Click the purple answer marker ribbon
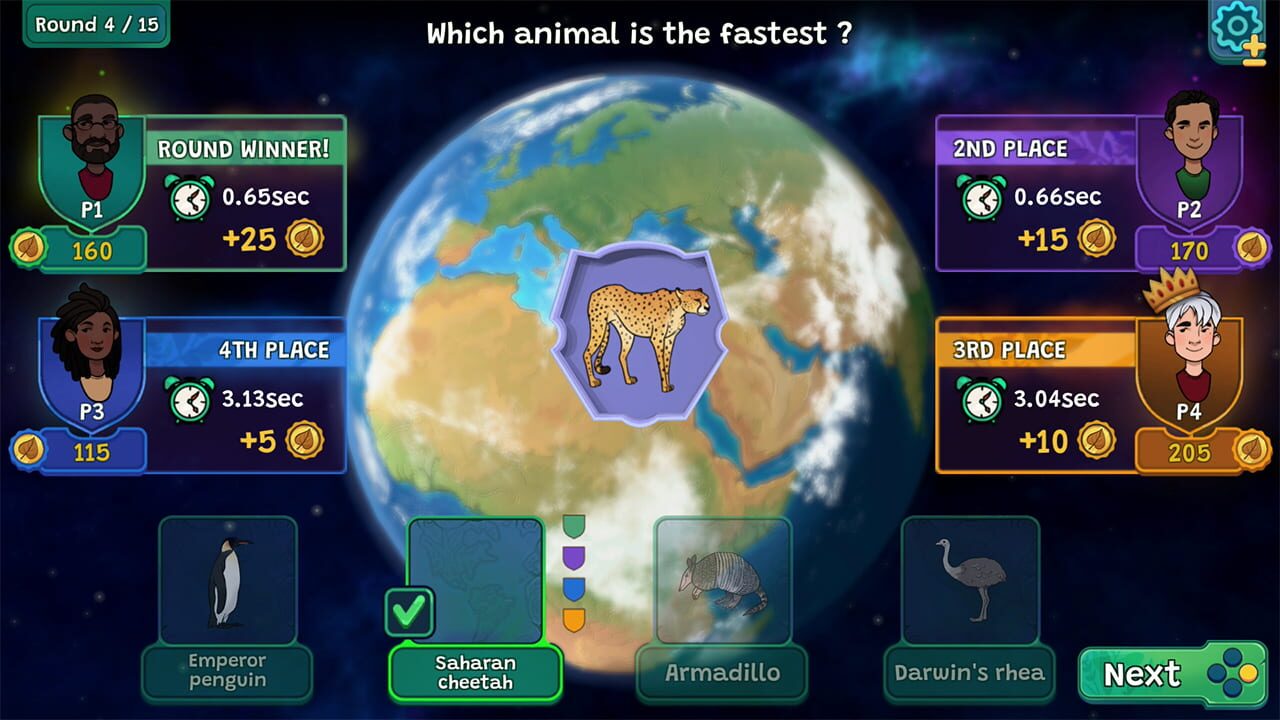Viewport: 1280px width, 720px height. click(x=573, y=557)
